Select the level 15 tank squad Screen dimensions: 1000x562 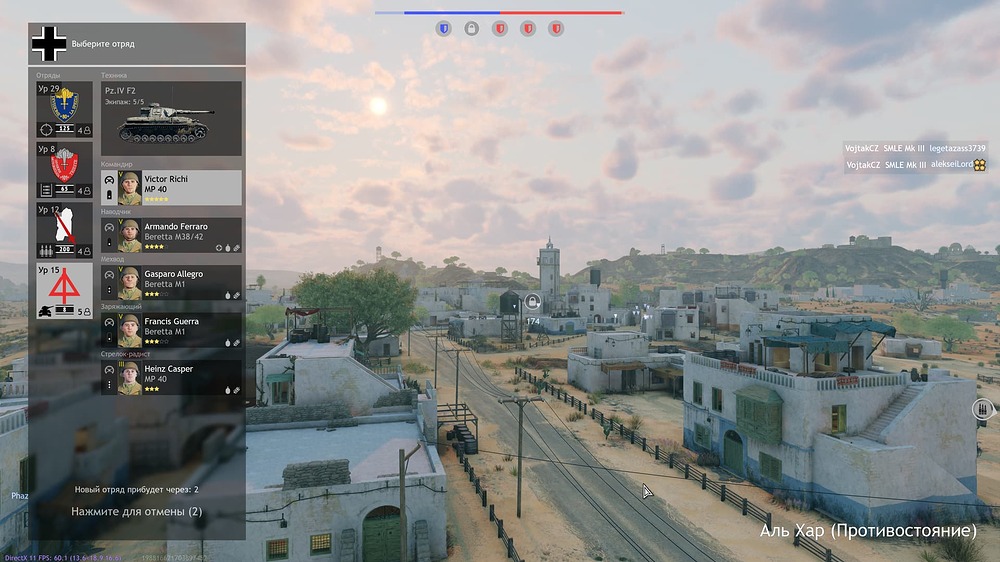coord(64,291)
